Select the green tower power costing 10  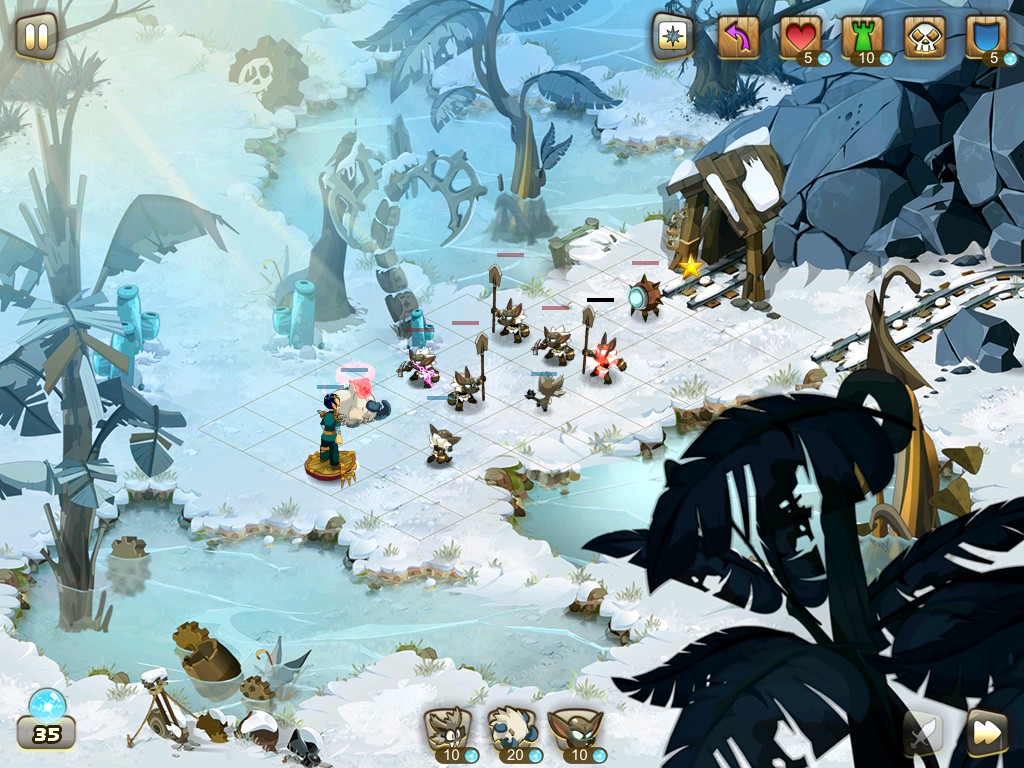(862, 38)
